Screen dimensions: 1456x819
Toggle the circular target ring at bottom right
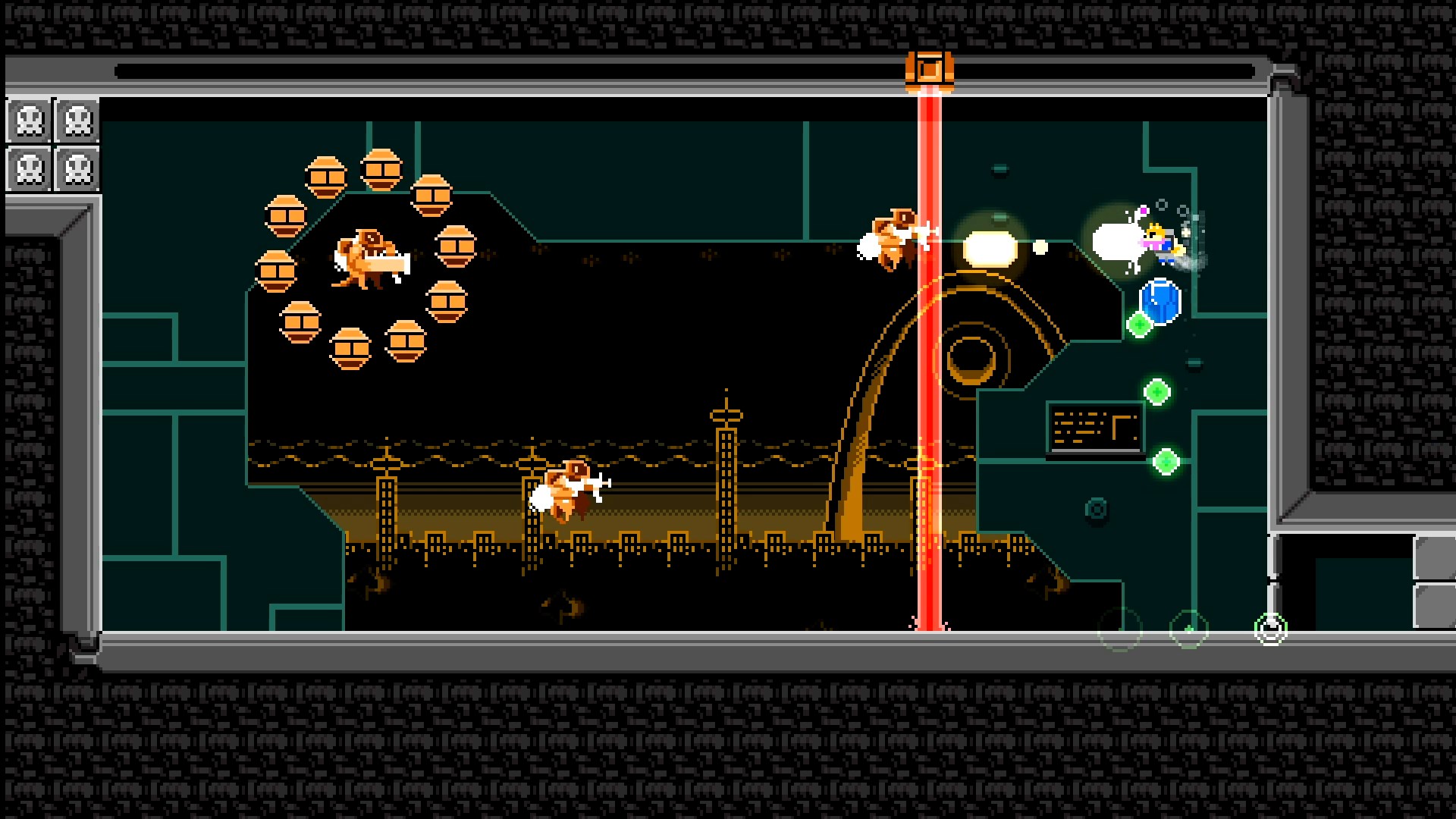(x=1269, y=628)
